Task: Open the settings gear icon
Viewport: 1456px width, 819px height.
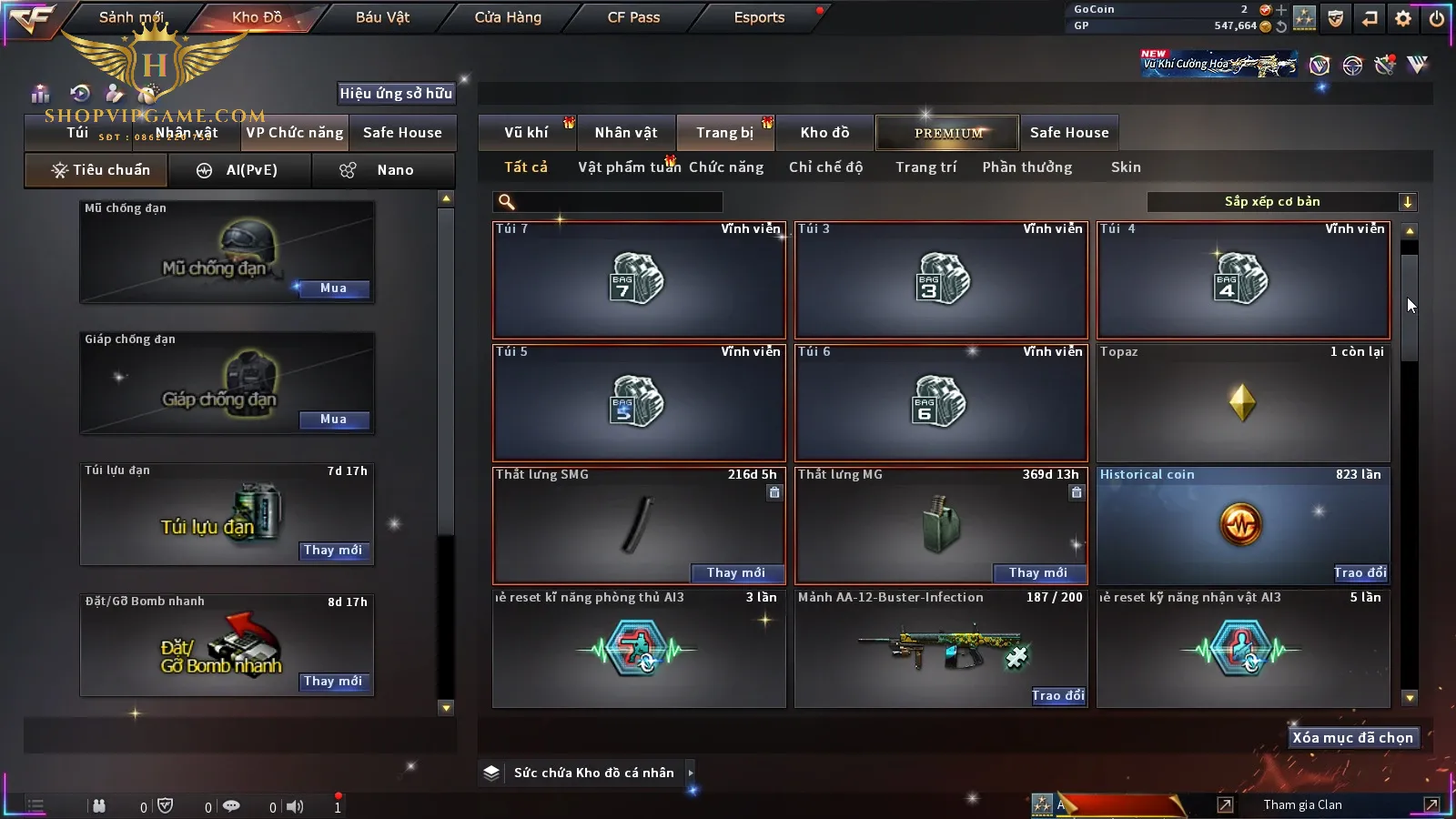Action: click(x=1403, y=18)
